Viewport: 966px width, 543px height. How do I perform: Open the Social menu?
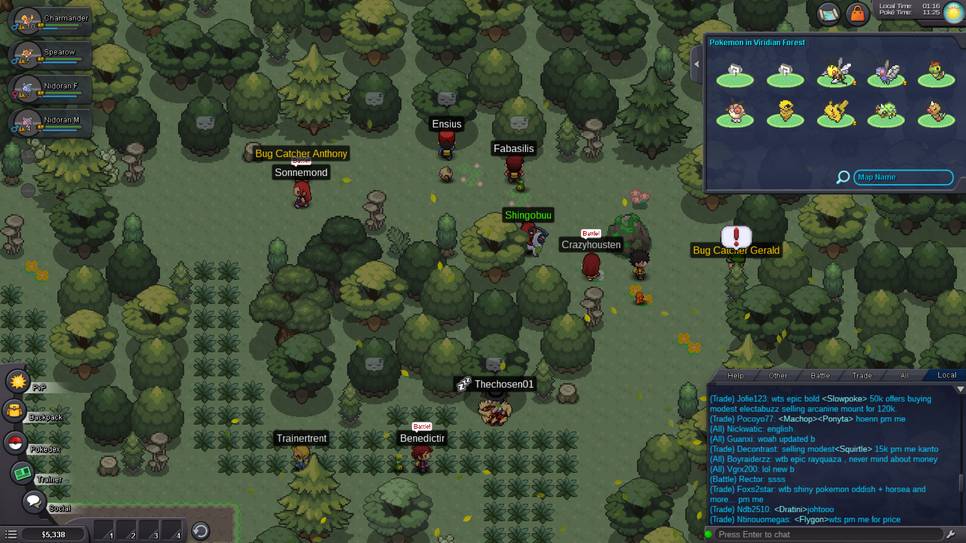click(34, 501)
